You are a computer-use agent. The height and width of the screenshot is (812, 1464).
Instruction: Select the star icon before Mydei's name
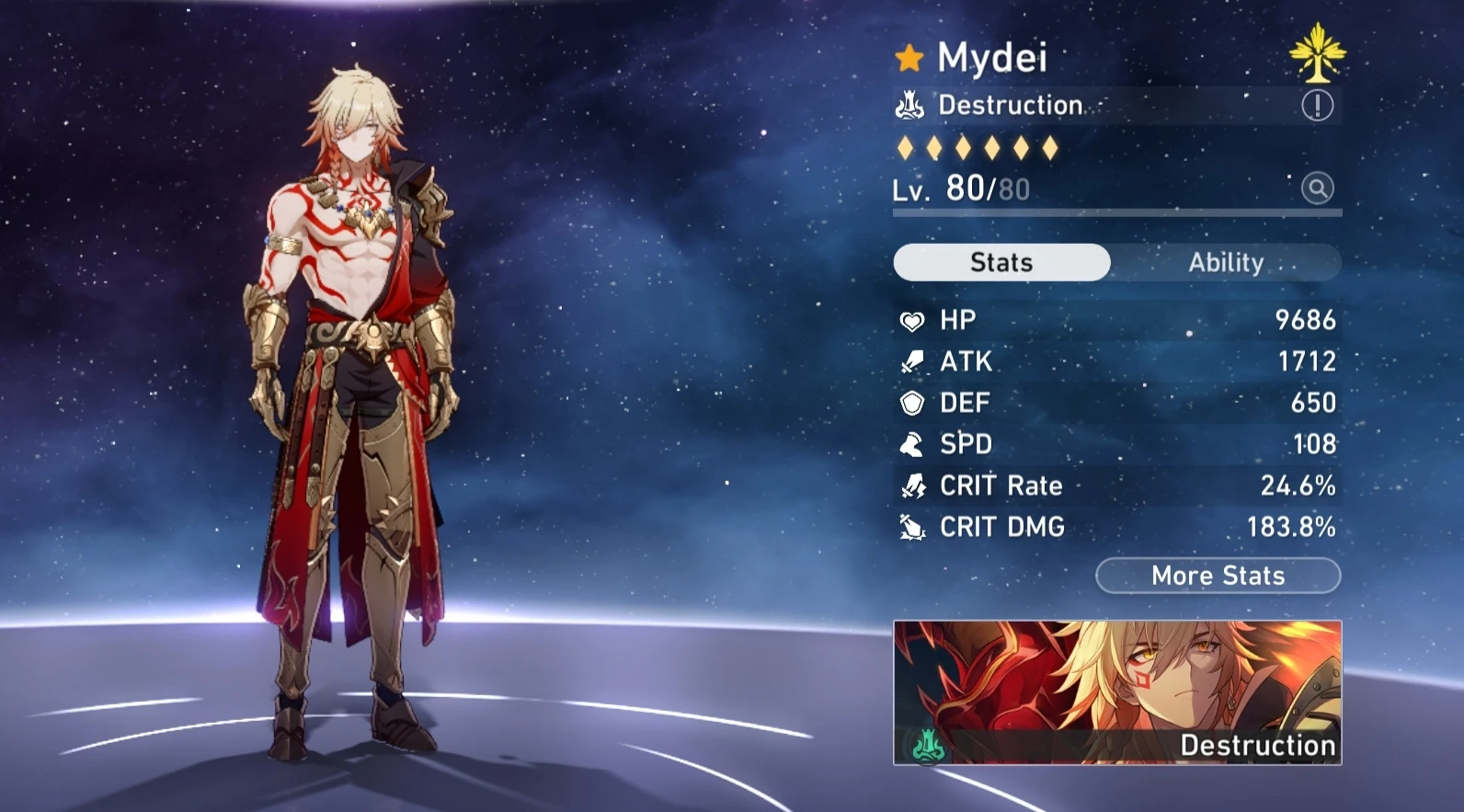[x=909, y=58]
